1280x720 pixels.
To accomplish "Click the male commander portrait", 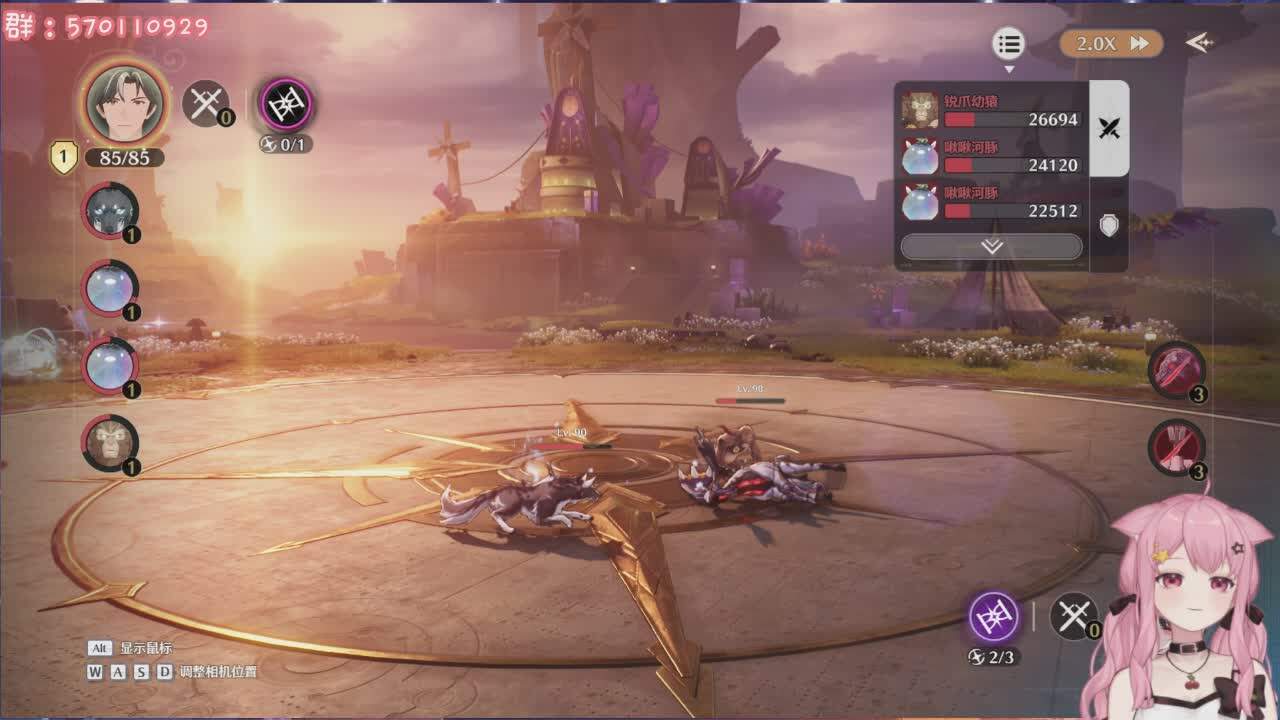I will [125, 104].
